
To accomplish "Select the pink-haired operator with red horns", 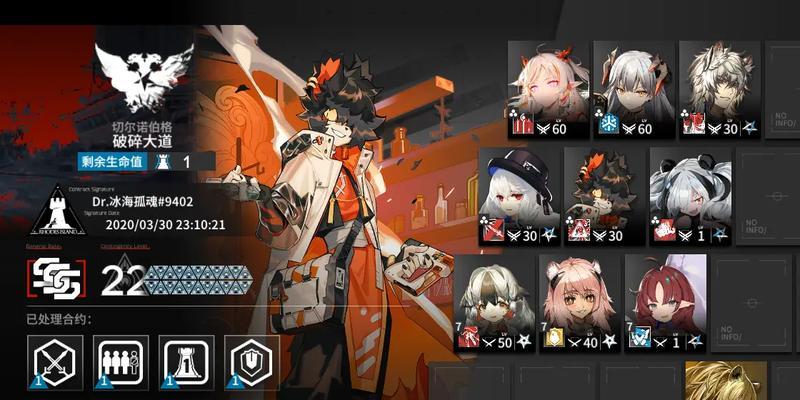I will click(x=547, y=90).
